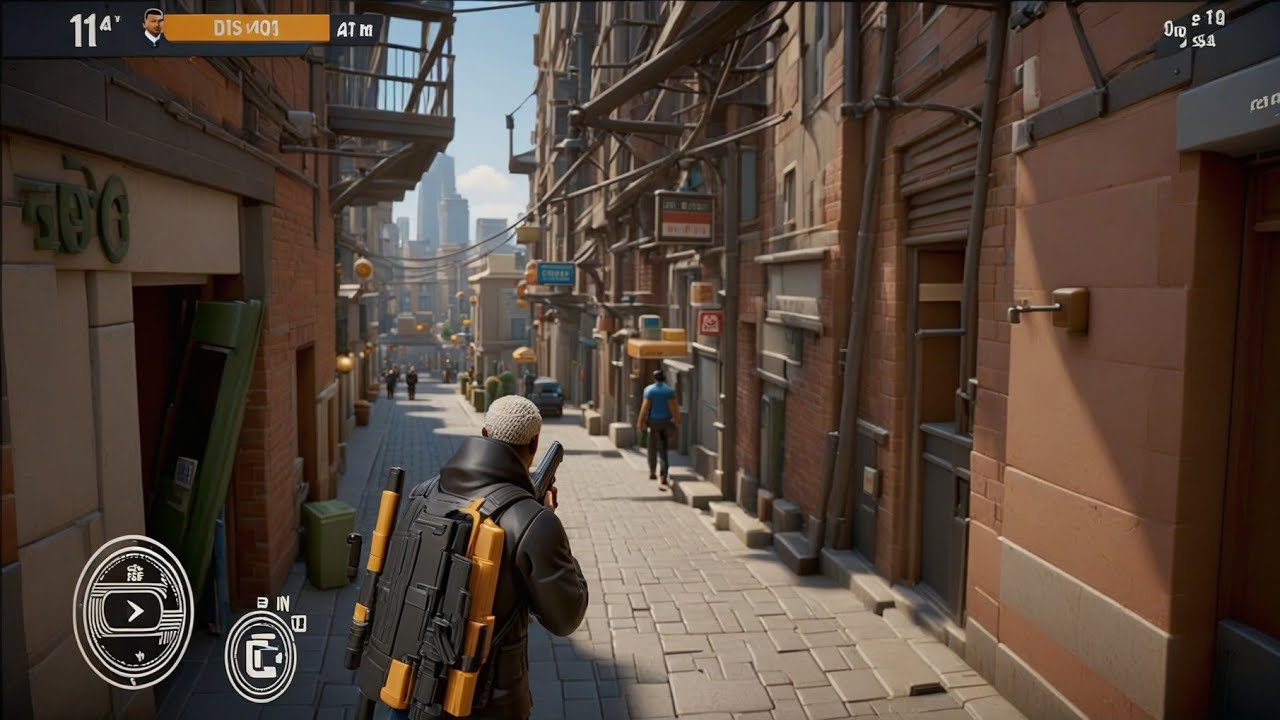This screenshot has height=720, width=1280.
Task: Tap the large round arrow button
Action: click(x=133, y=611)
